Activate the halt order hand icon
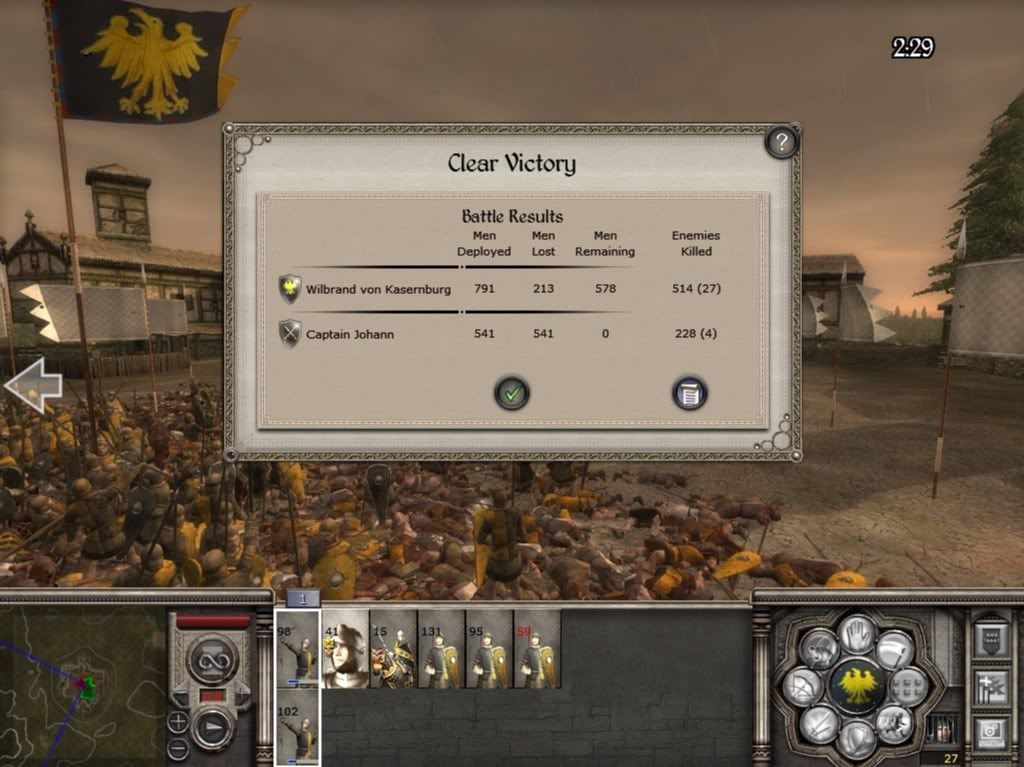The height and width of the screenshot is (767, 1024). (x=856, y=633)
